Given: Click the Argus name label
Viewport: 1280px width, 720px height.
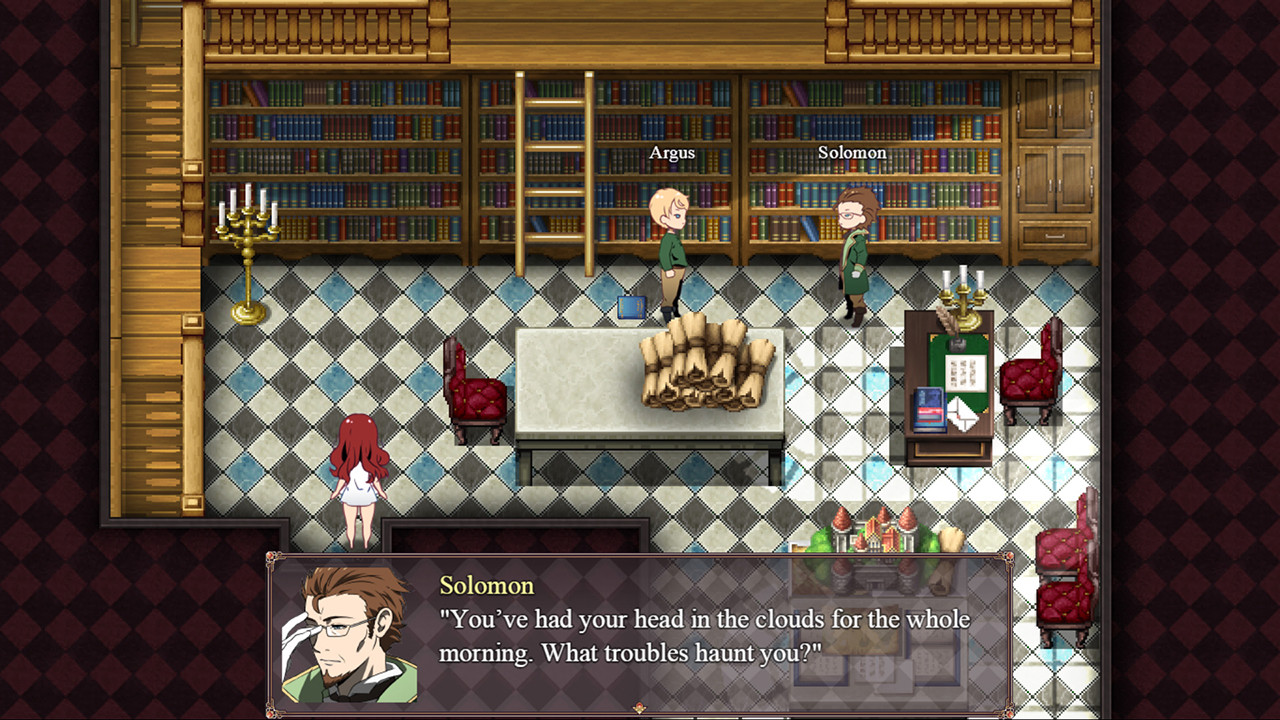Looking at the screenshot, I should [x=672, y=152].
